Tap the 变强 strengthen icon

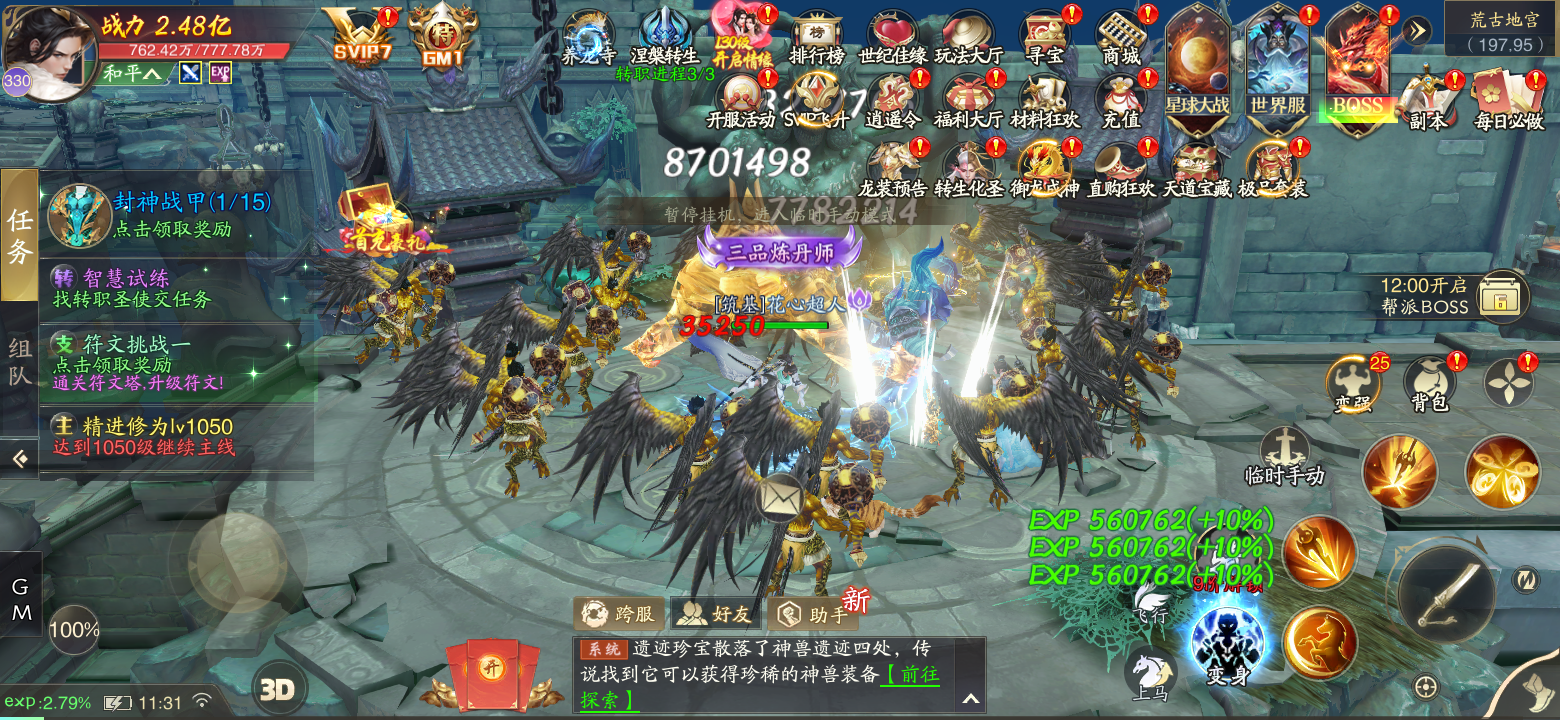point(1352,378)
